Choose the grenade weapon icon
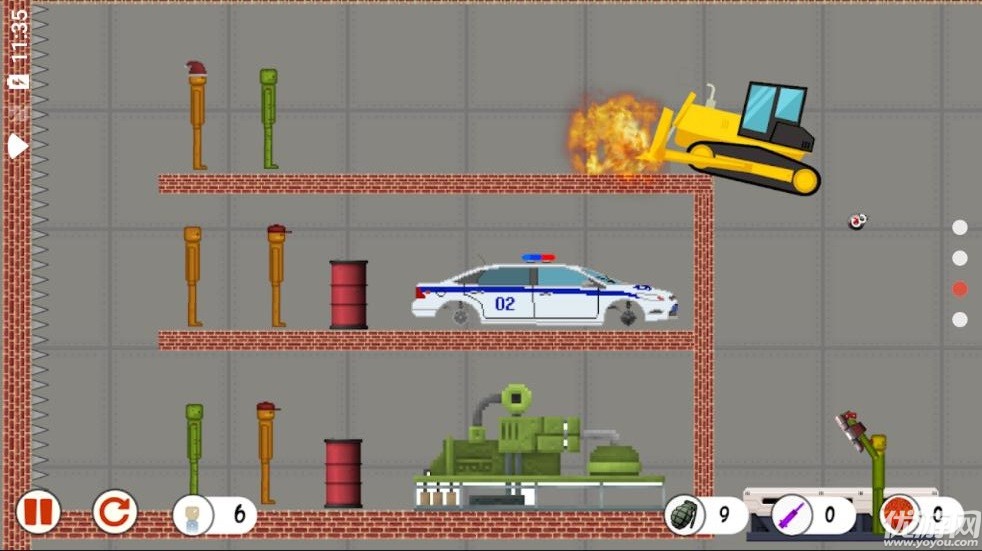Screen dimensions: 982x551 tap(686, 516)
